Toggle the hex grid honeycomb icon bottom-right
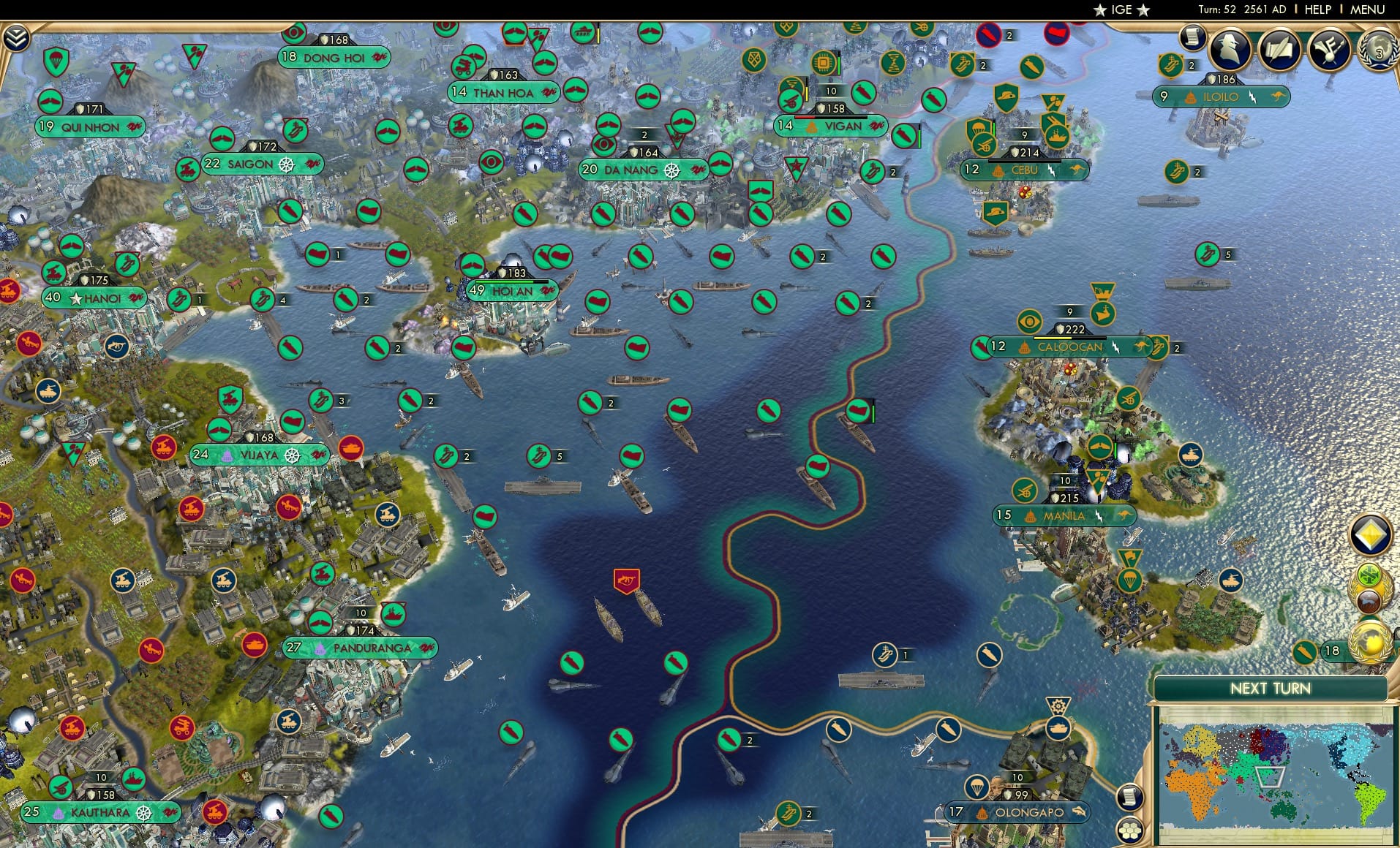Viewport: 1400px width, 848px height. (1131, 830)
